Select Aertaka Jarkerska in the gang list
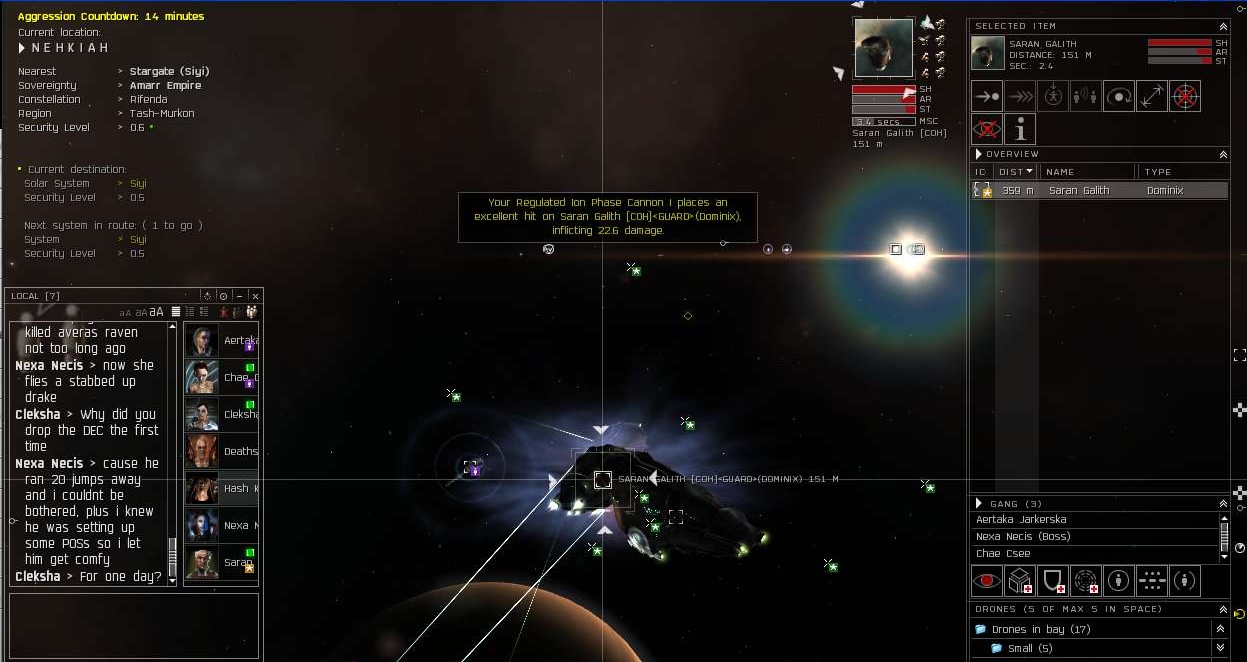This screenshot has width=1247, height=662. pyautogui.click(x=1021, y=520)
